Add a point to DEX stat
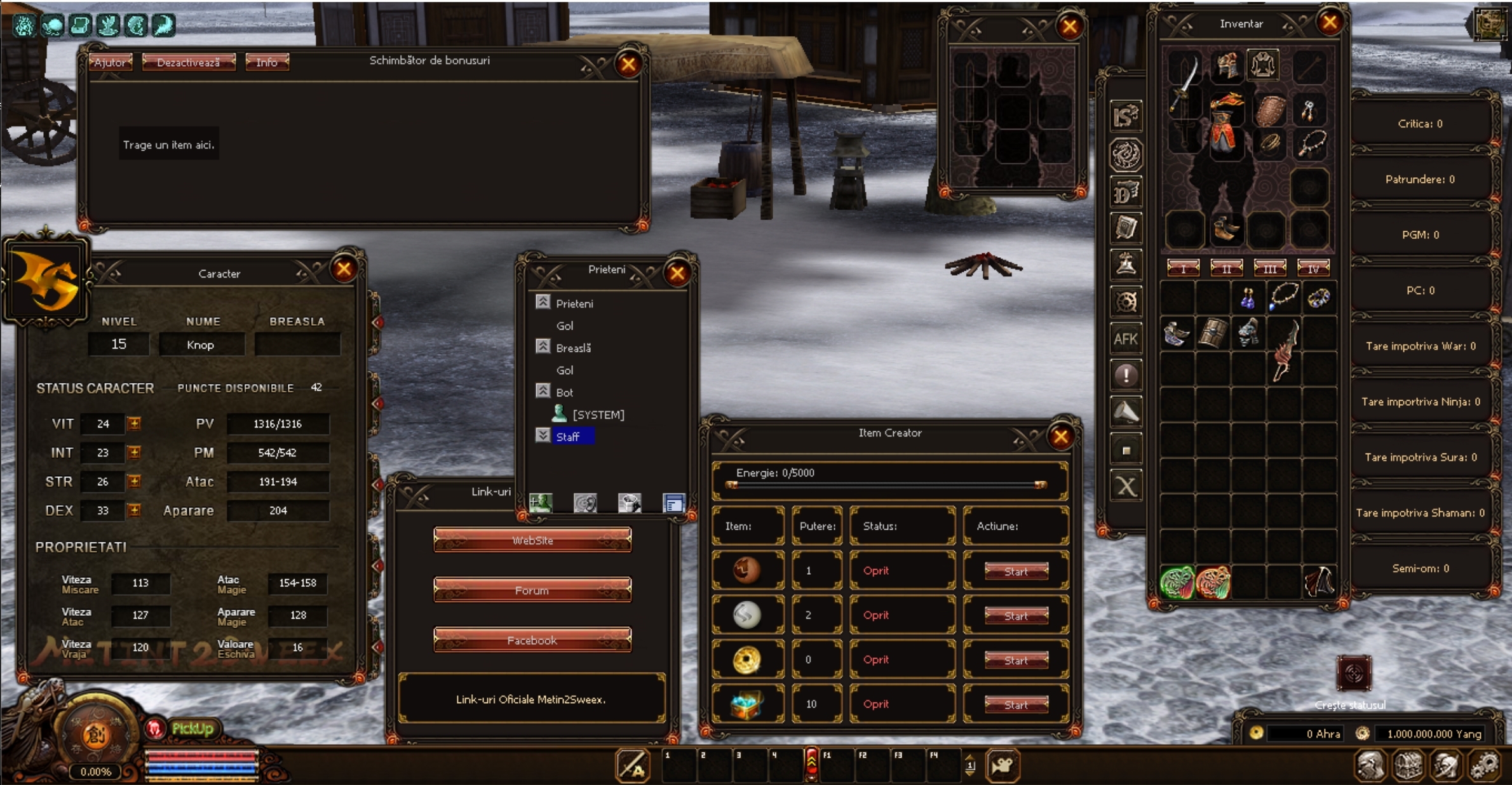This screenshot has height=785, width=1512. tap(134, 510)
